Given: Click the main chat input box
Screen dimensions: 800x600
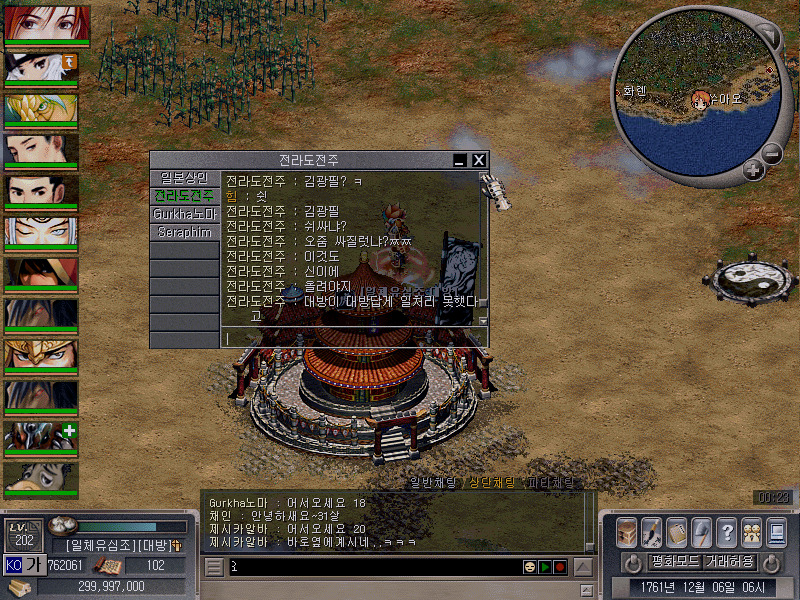Looking at the screenshot, I should [x=370, y=567].
